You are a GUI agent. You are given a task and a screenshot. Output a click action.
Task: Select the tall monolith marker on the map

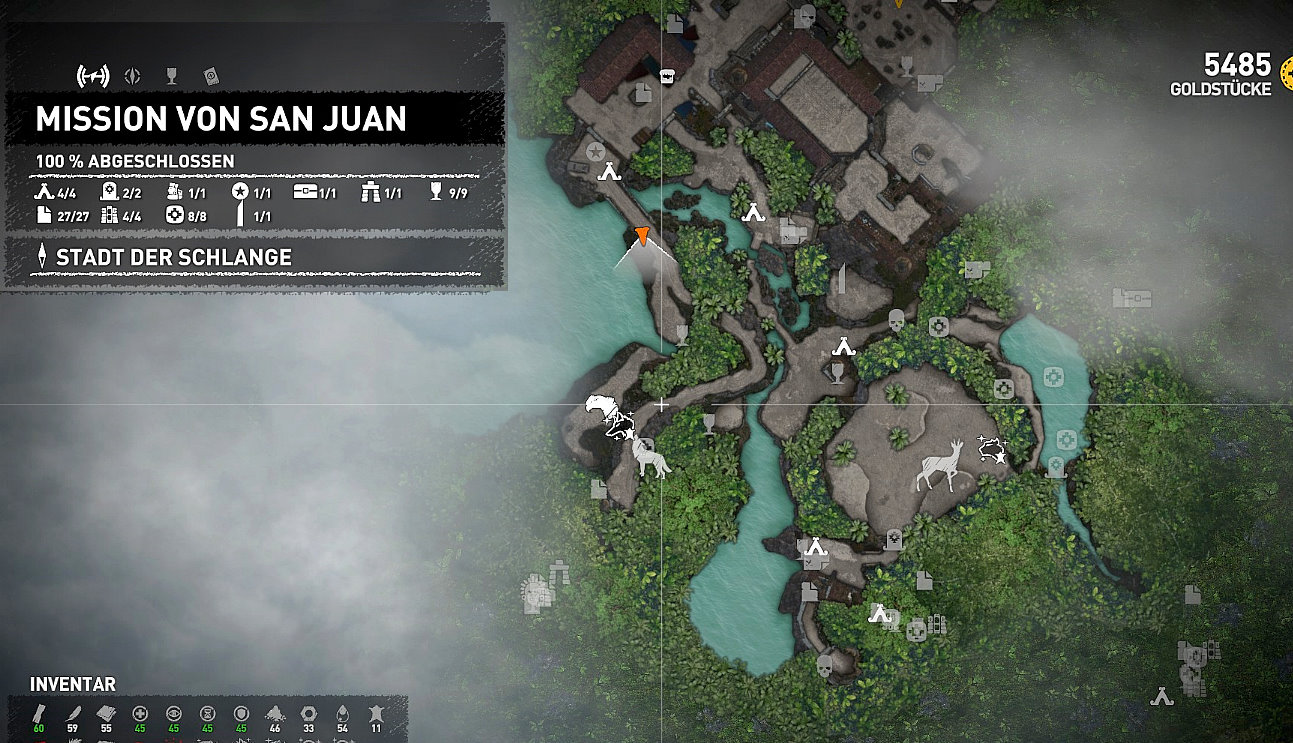841,278
